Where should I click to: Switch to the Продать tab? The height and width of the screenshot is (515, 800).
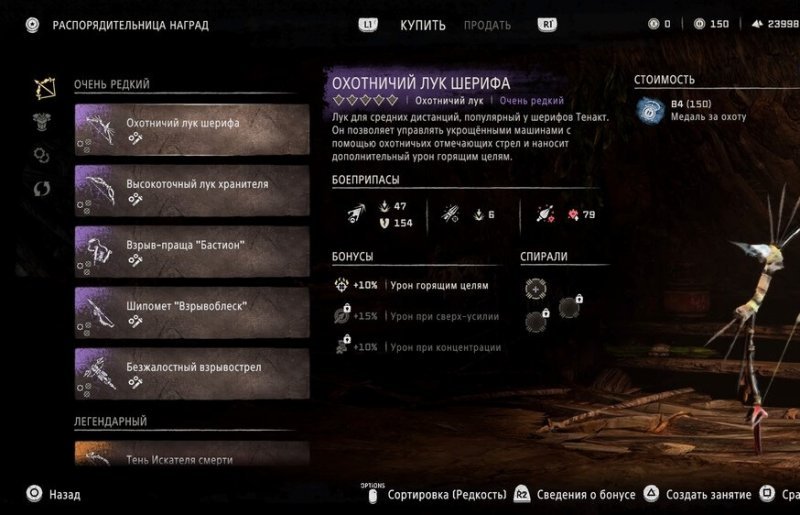click(487, 25)
